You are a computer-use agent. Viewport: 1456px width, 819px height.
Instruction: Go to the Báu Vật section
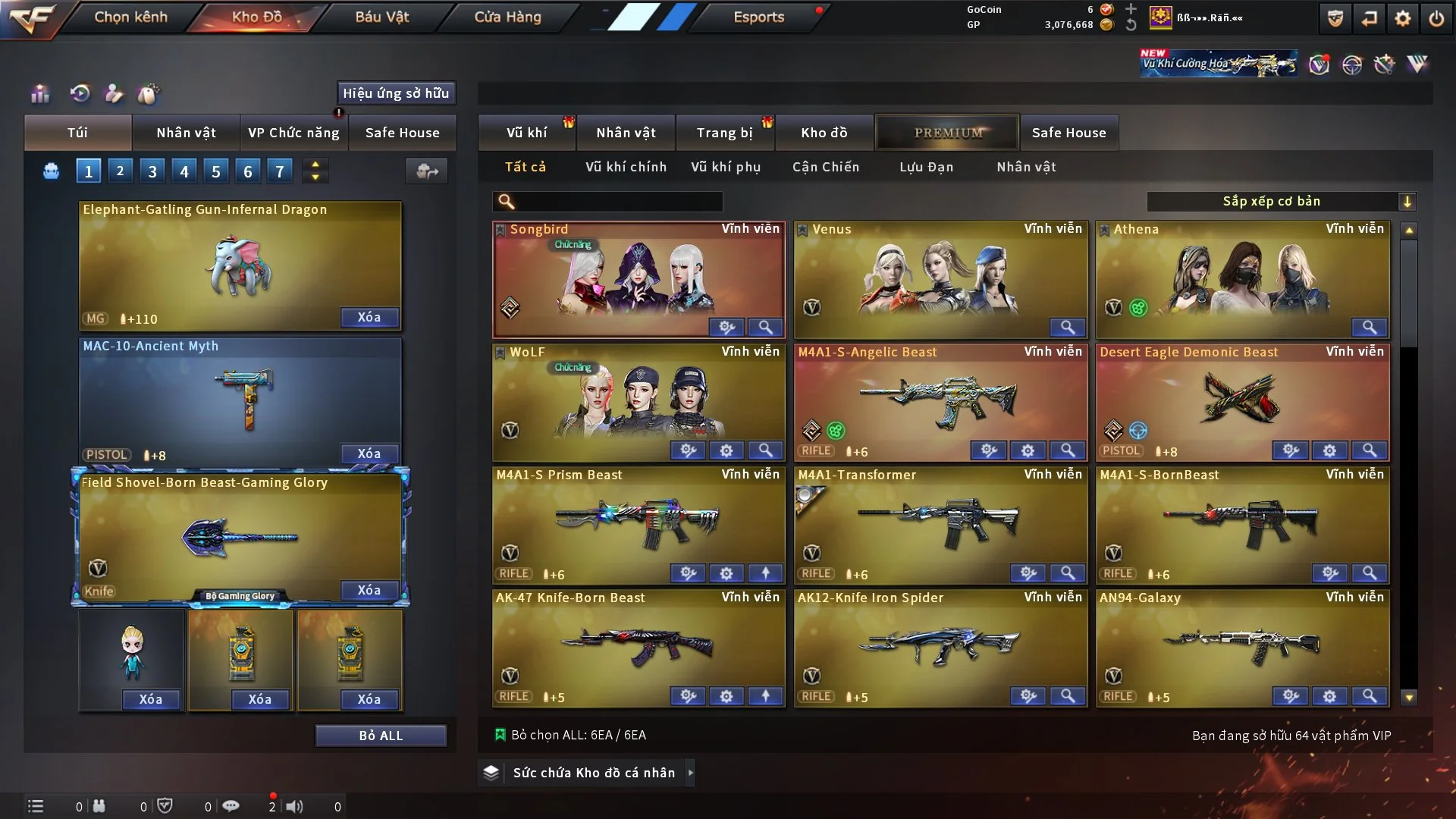pyautogui.click(x=381, y=17)
